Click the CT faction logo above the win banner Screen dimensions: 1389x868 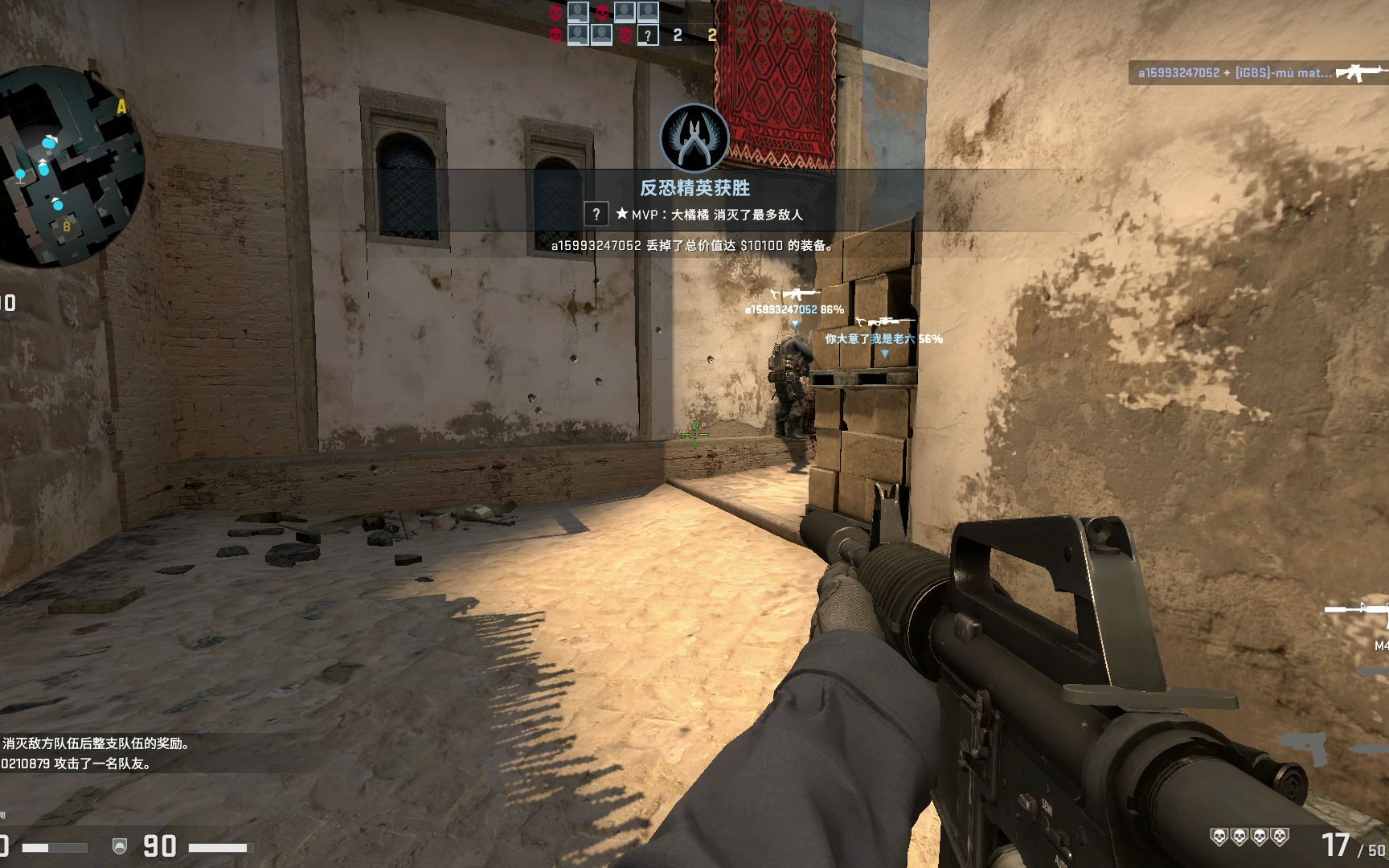click(x=693, y=138)
